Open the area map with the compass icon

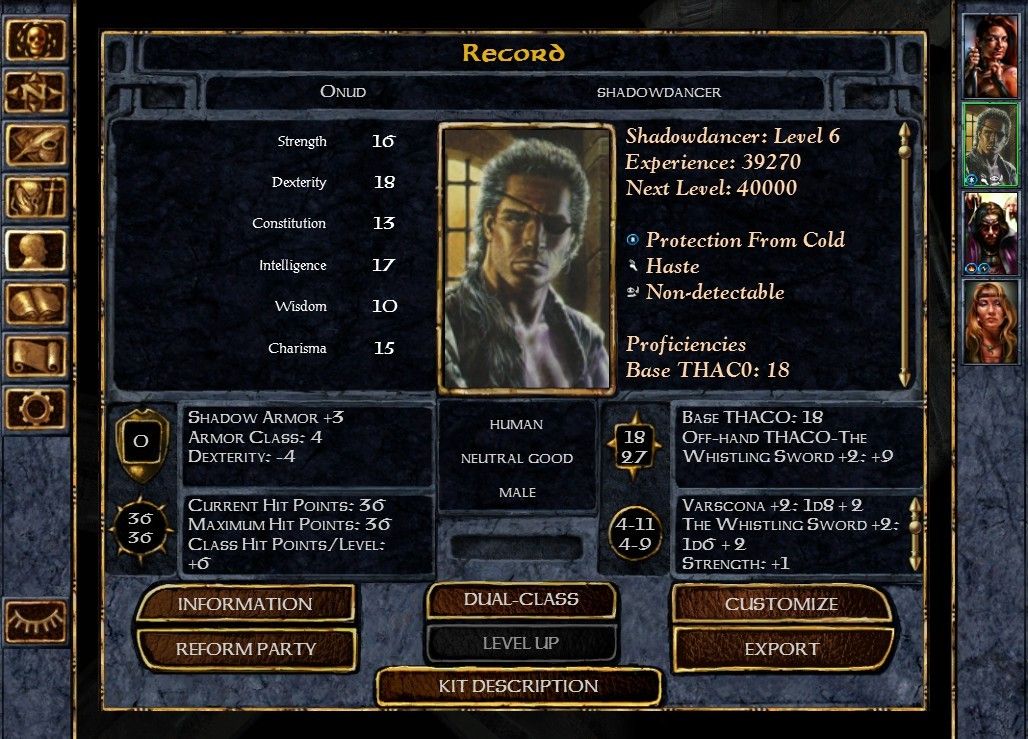(36, 92)
